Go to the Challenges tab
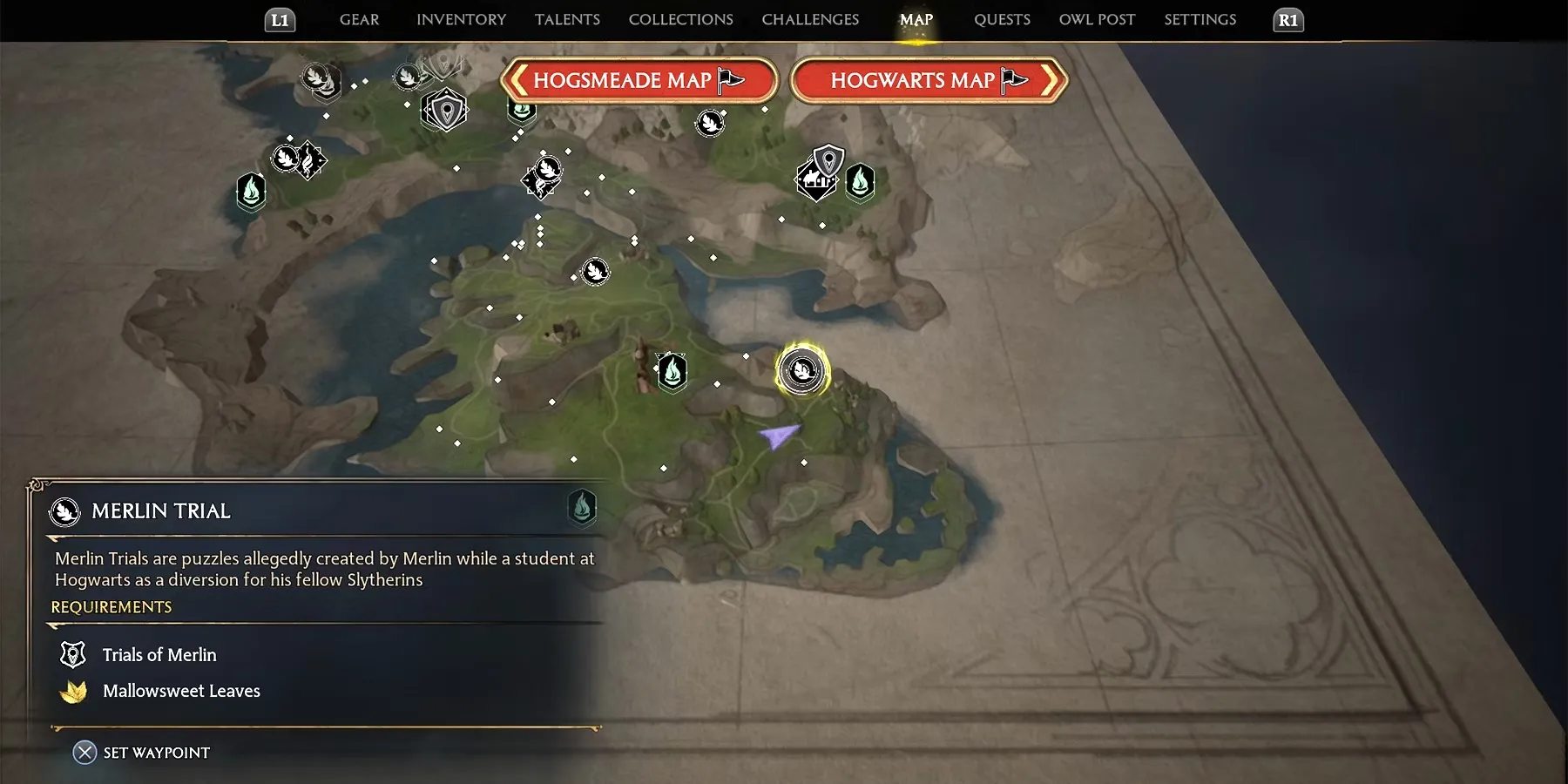The image size is (1568, 784). pos(810,19)
